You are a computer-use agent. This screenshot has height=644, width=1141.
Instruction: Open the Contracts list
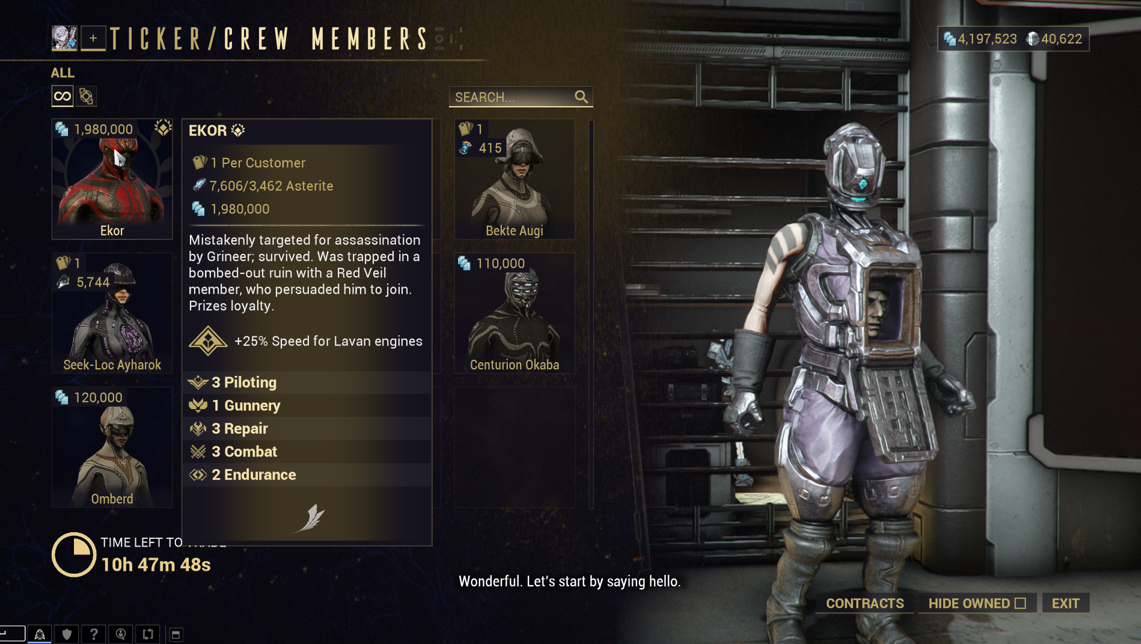[x=865, y=603]
